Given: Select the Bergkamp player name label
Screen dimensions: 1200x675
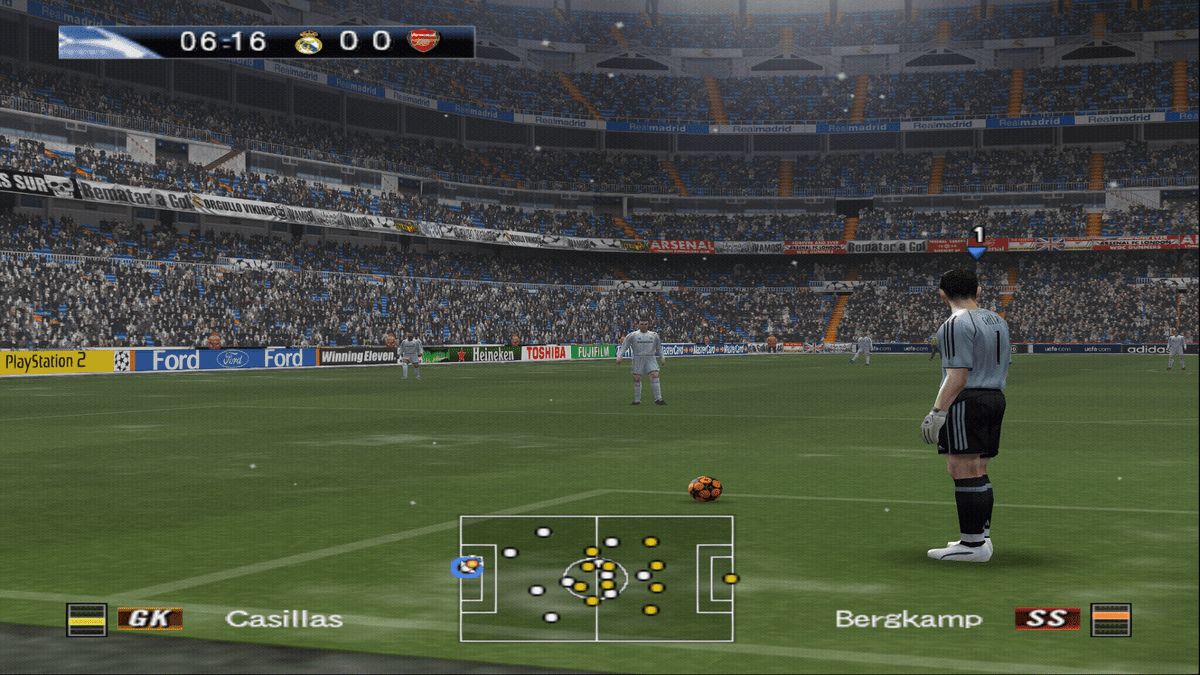Looking at the screenshot, I should tap(908, 619).
